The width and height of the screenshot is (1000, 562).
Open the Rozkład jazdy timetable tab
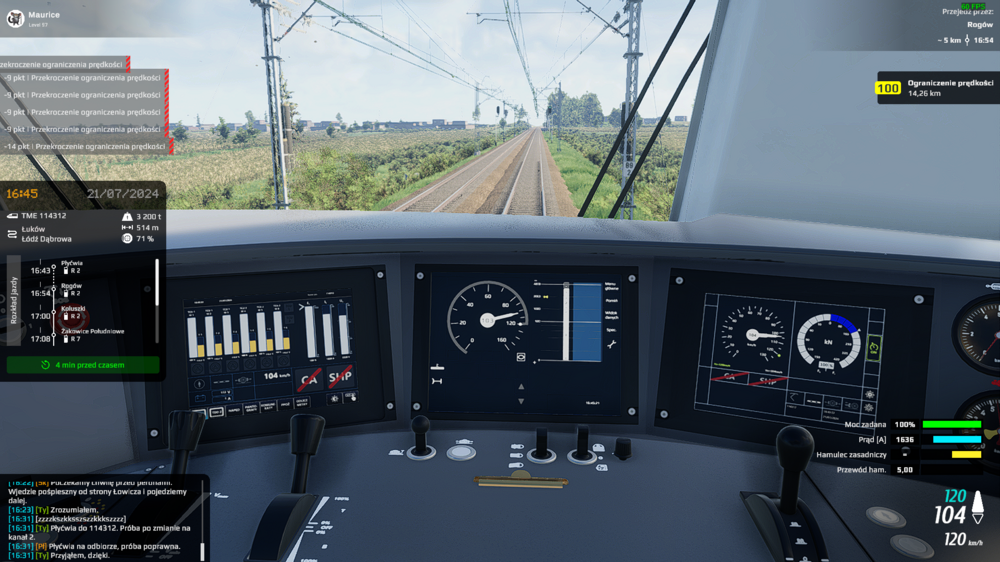click(13, 300)
